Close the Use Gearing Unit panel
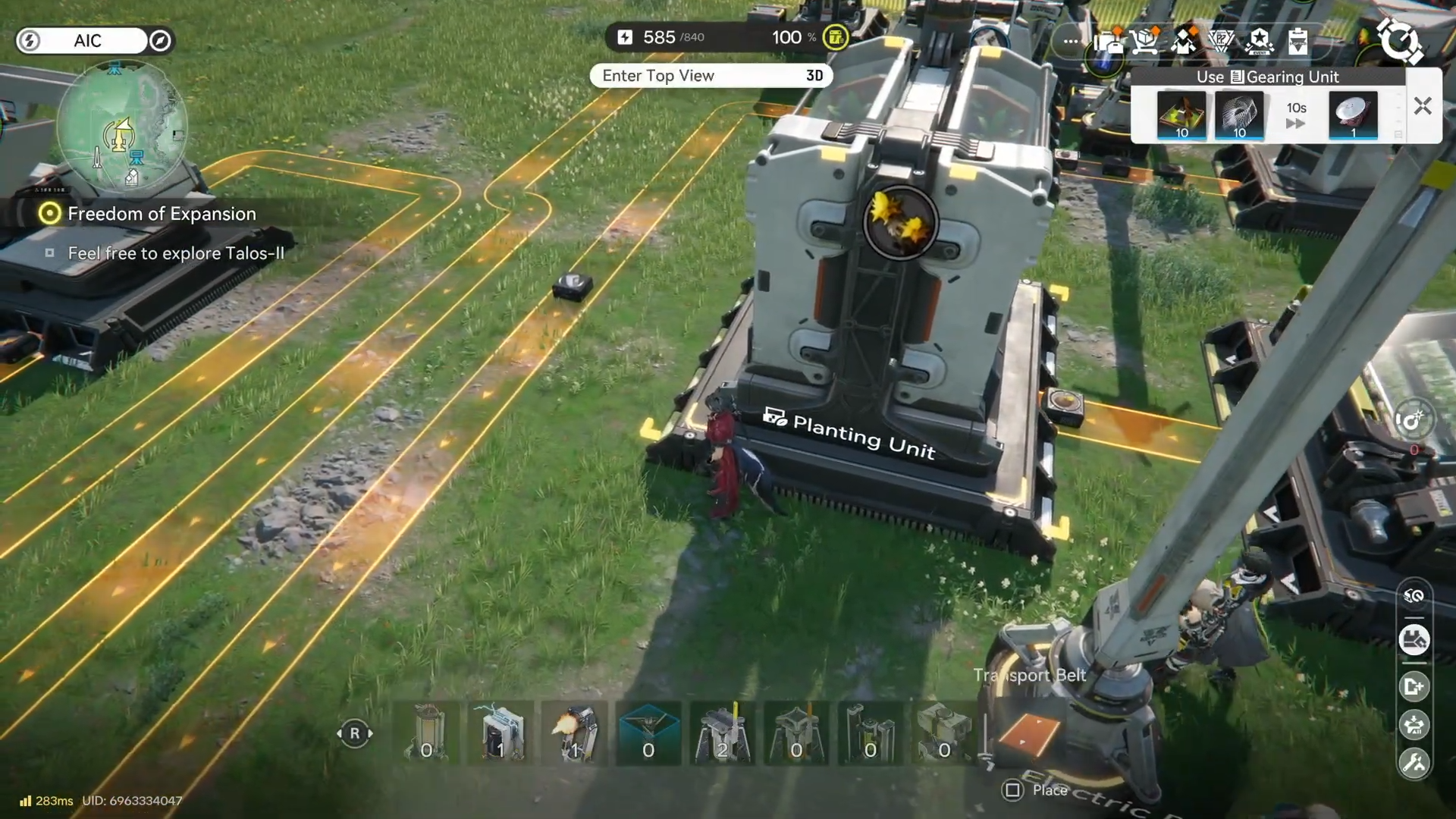Screen dimensions: 1456x819 (1422, 106)
